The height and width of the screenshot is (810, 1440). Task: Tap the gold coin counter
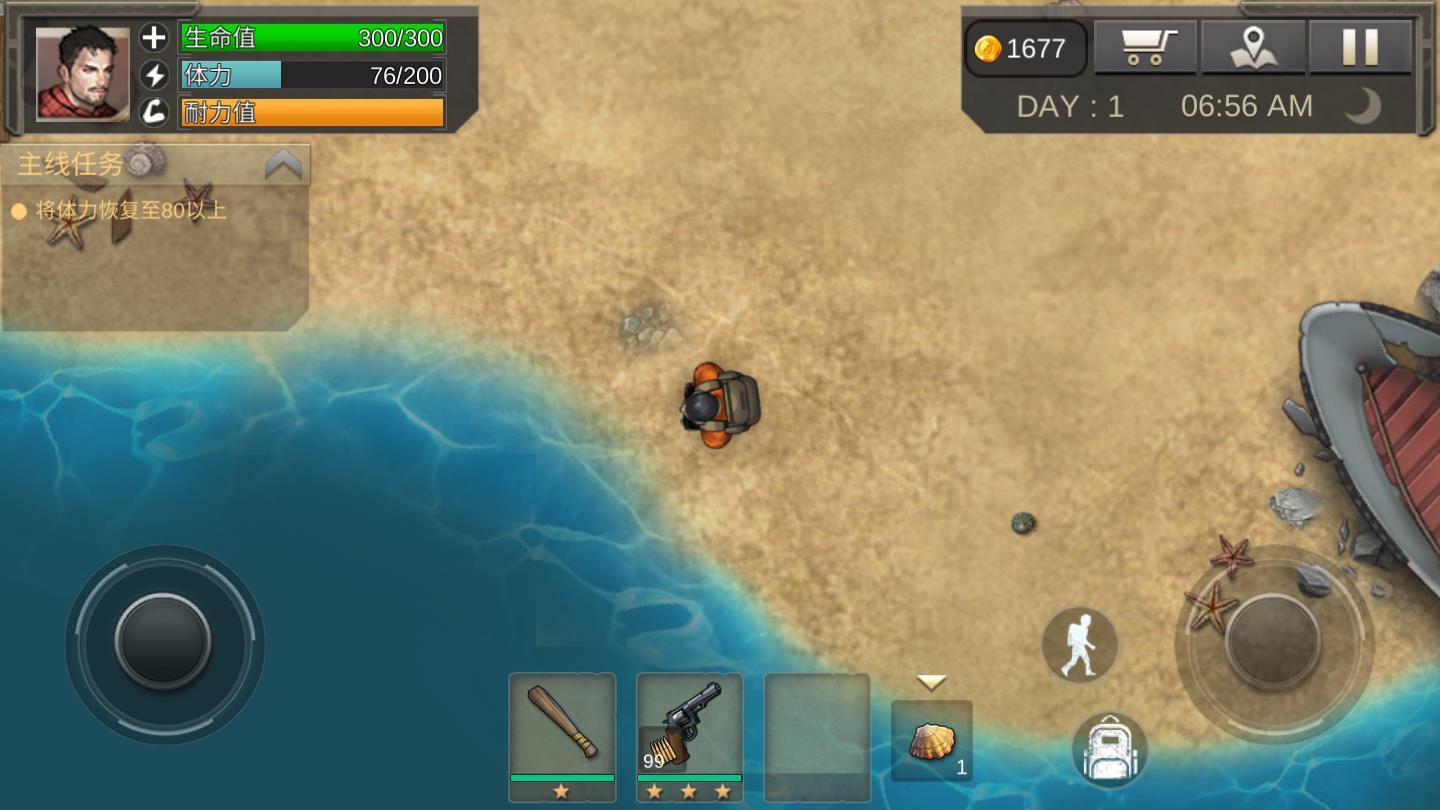(x=1025, y=48)
